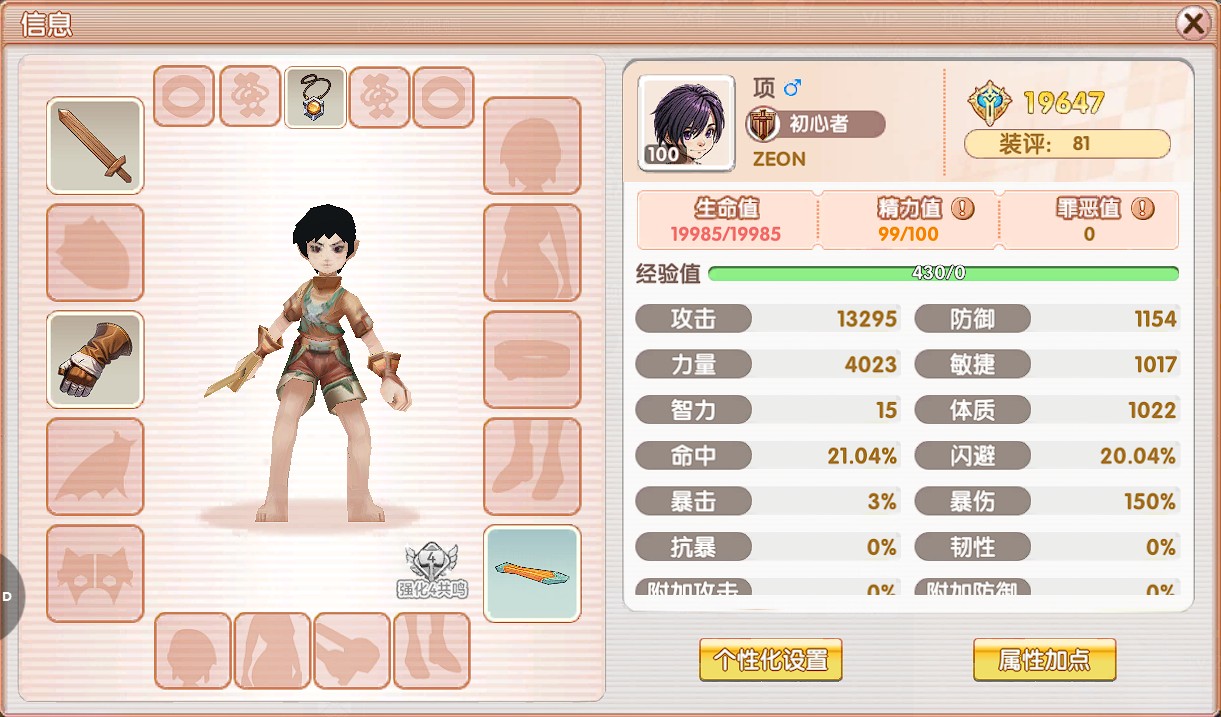The image size is (1221, 717).
Task: Select the wooden sword weapon slot
Action: click(95, 146)
